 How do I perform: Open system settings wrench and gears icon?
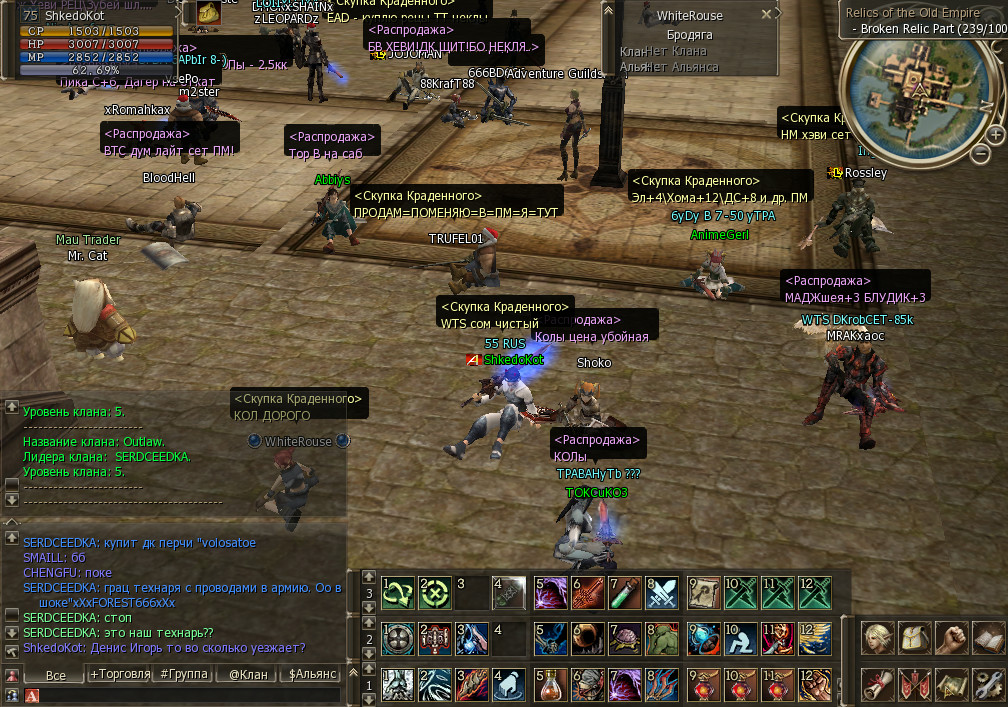click(x=988, y=684)
